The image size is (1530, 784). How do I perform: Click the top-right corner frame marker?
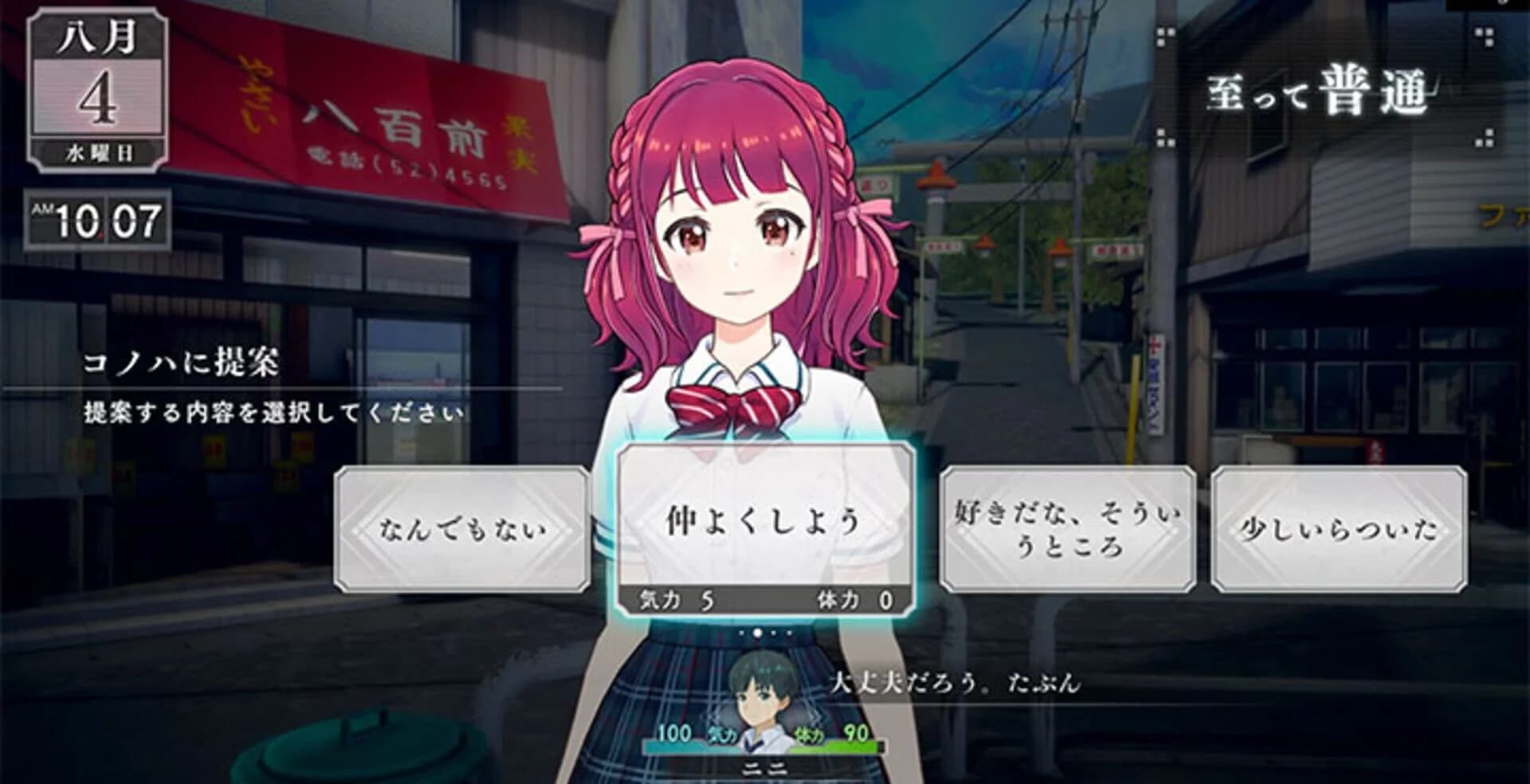coord(1485,37)
